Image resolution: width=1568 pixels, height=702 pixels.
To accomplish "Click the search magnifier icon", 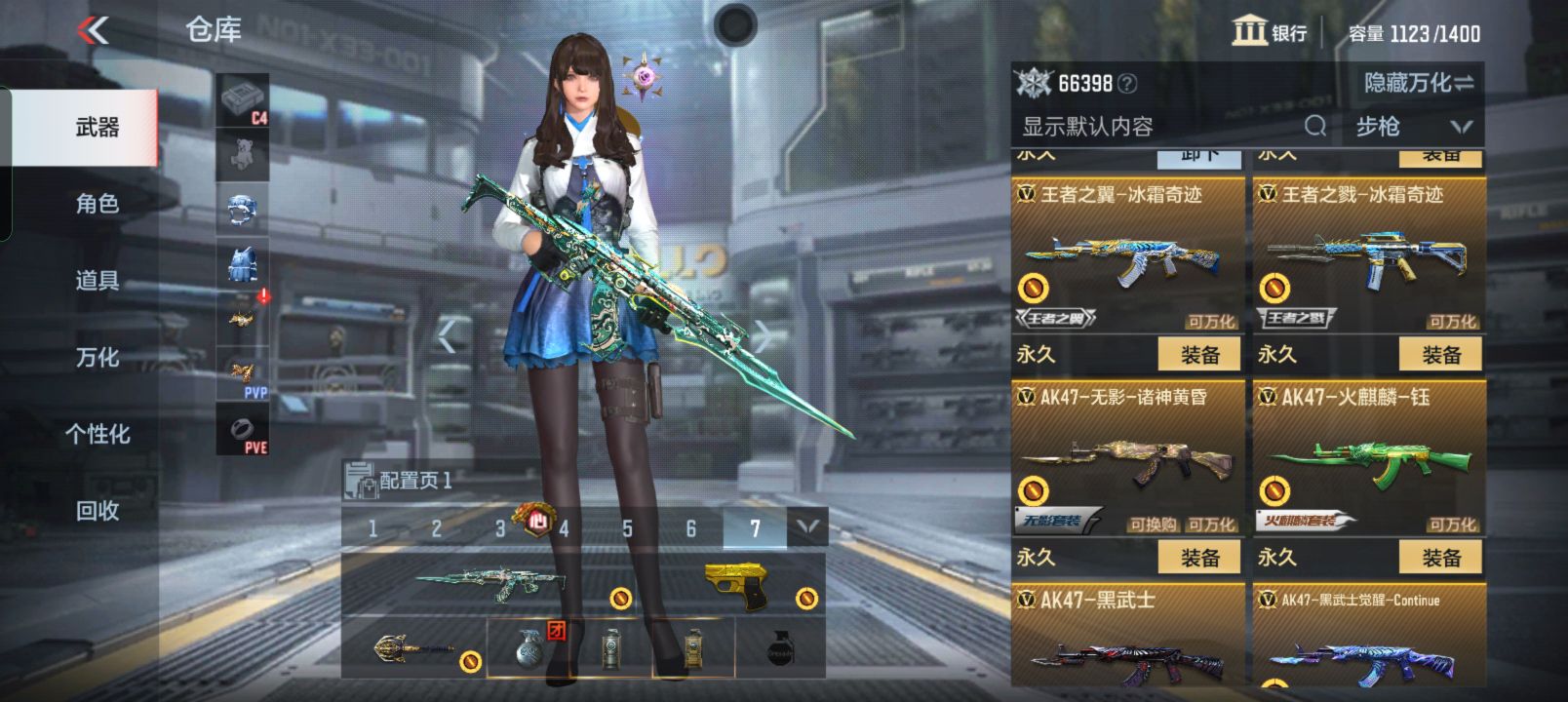I will 1315,126.
